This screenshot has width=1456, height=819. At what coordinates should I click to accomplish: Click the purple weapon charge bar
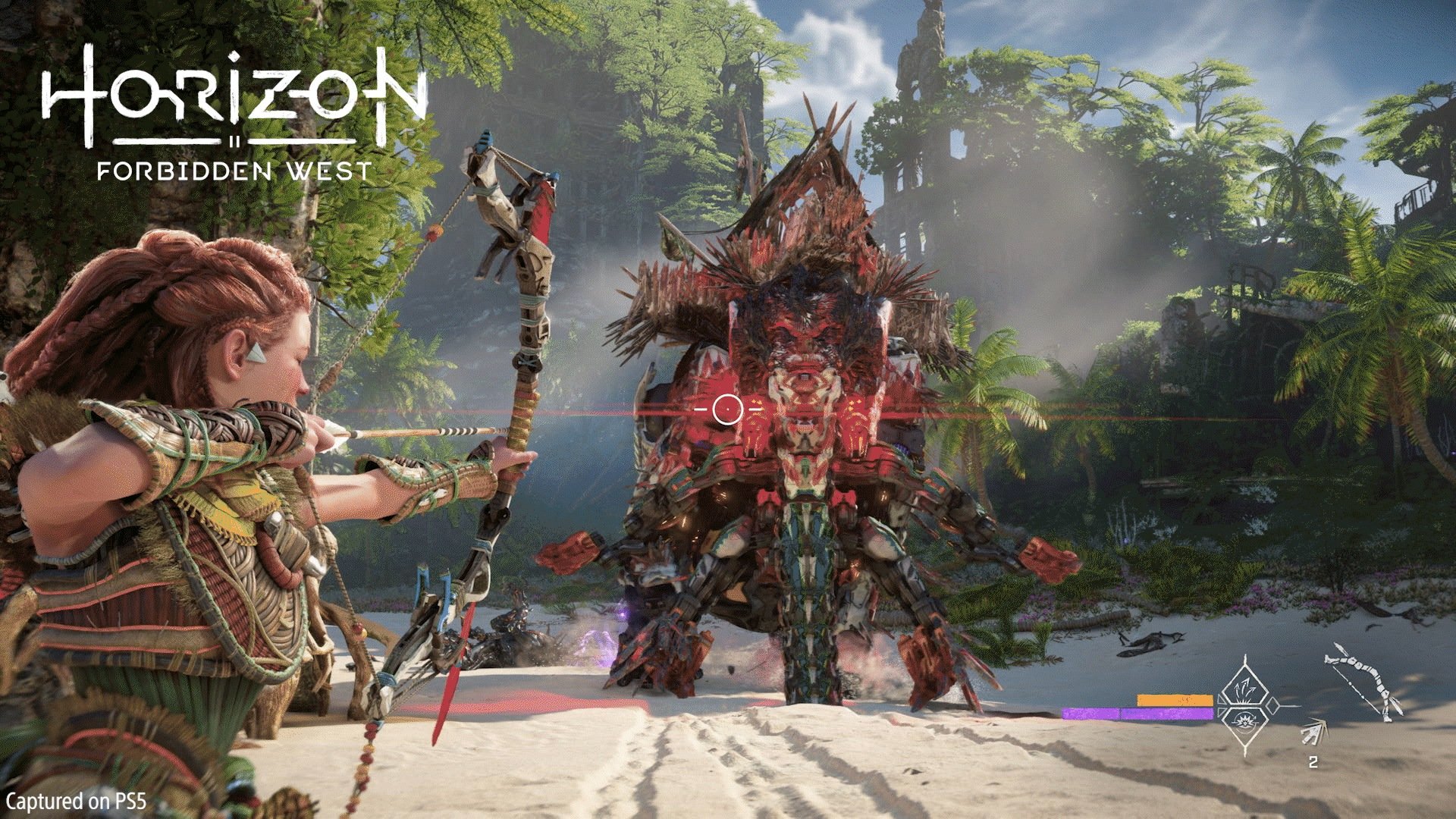coord(1138,713)
